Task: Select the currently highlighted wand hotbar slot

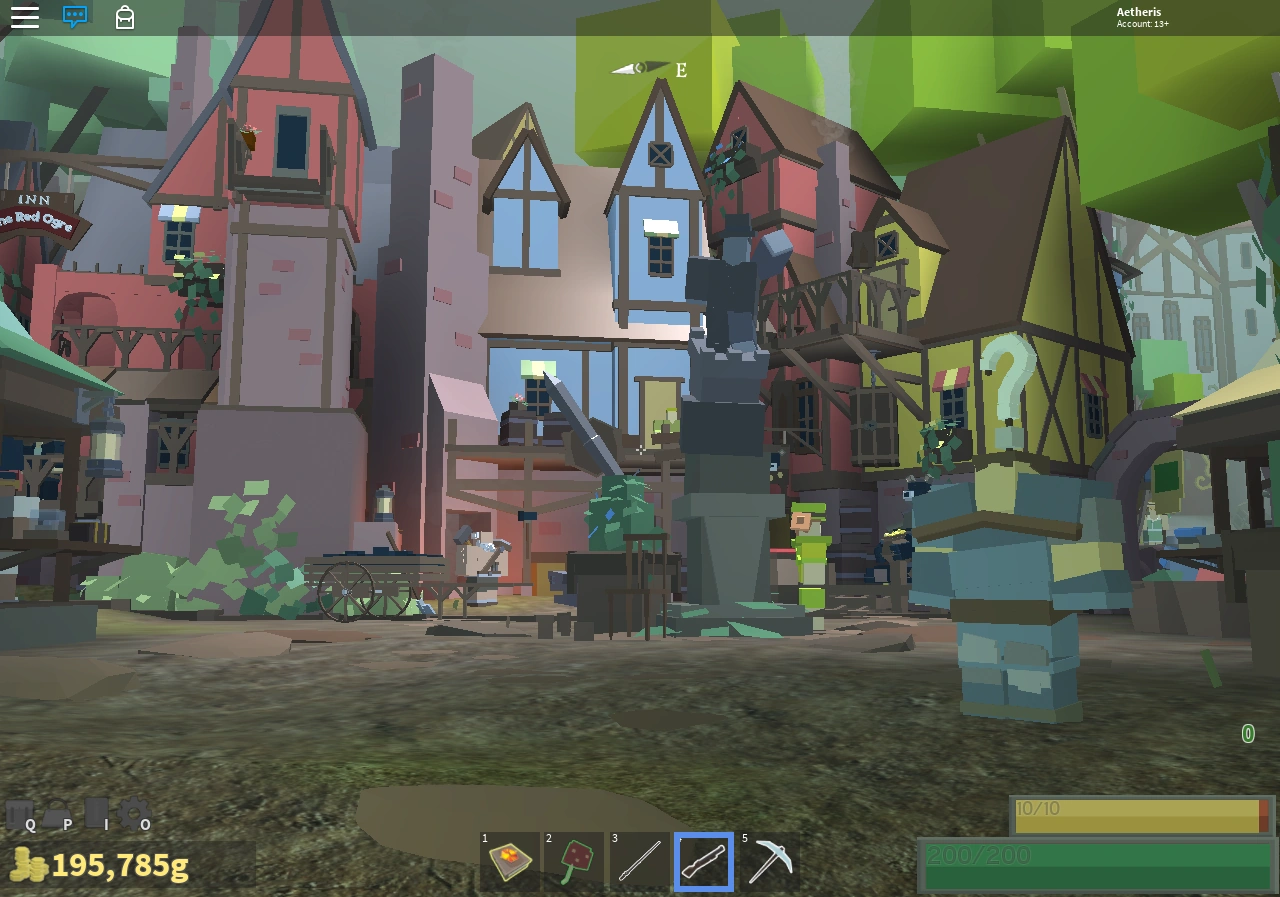Action: coord(704,861)
